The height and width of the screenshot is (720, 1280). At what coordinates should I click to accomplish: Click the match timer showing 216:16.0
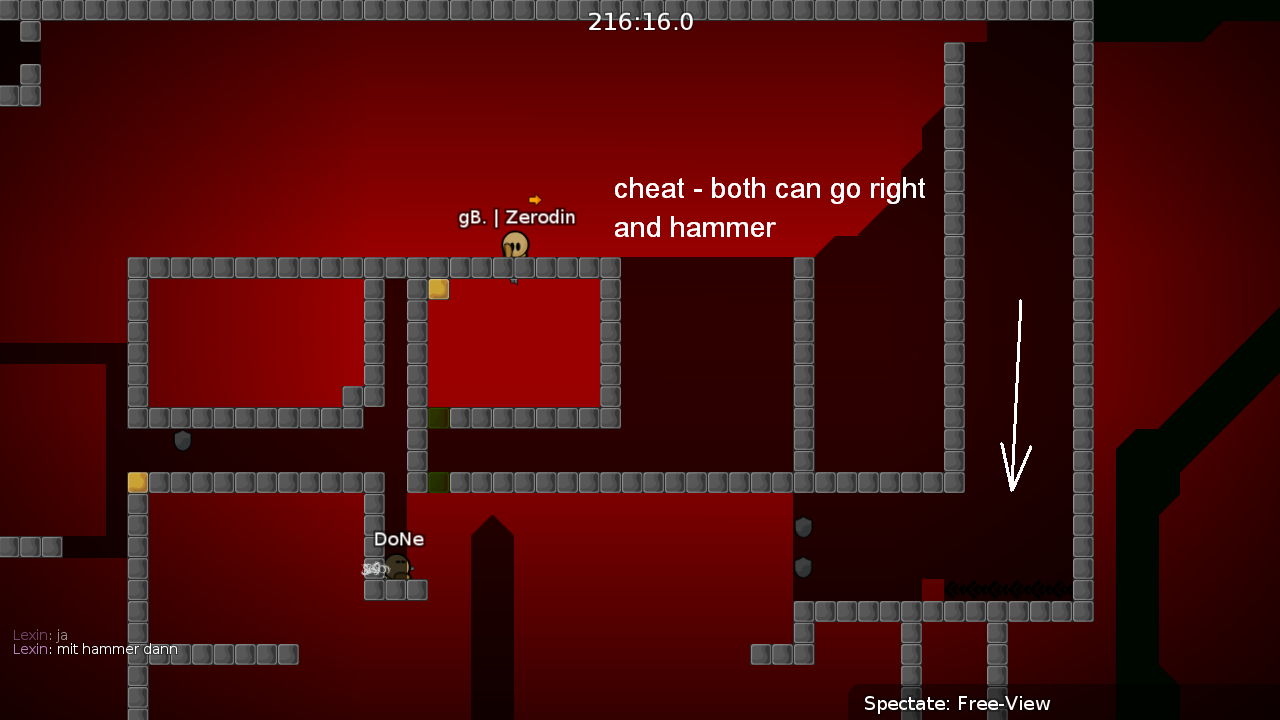tap(640, 21)
